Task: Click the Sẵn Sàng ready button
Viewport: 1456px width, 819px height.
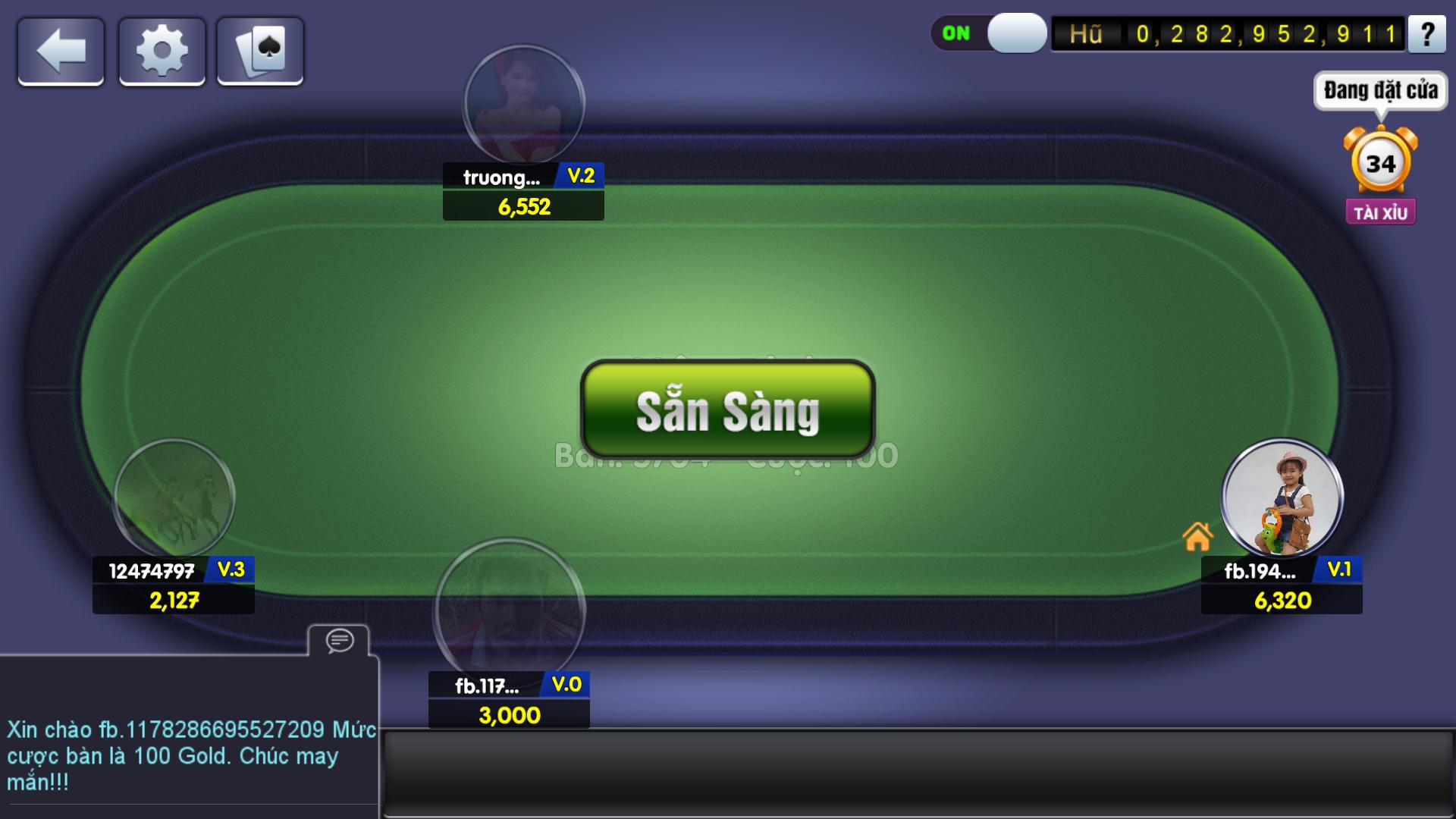Action: (727, 409)
